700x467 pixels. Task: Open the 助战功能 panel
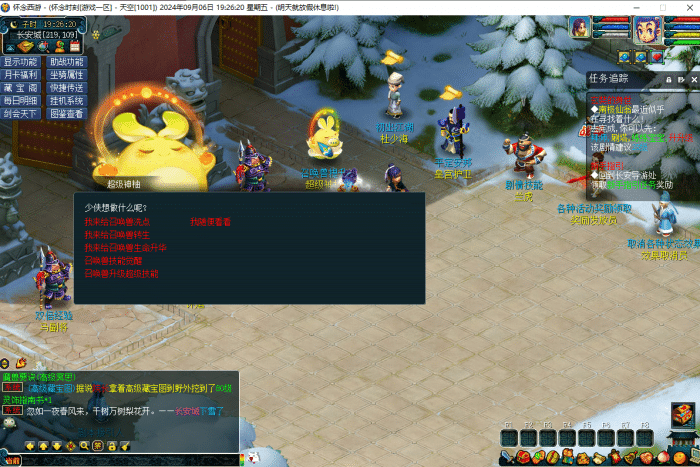tap(66, 62)
